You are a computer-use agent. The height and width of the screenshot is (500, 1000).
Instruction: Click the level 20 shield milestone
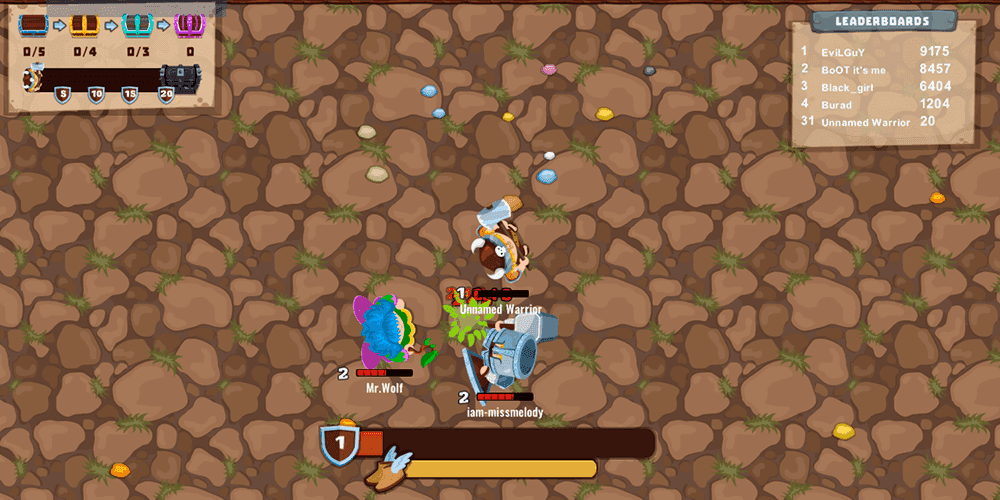pos(166,94)
